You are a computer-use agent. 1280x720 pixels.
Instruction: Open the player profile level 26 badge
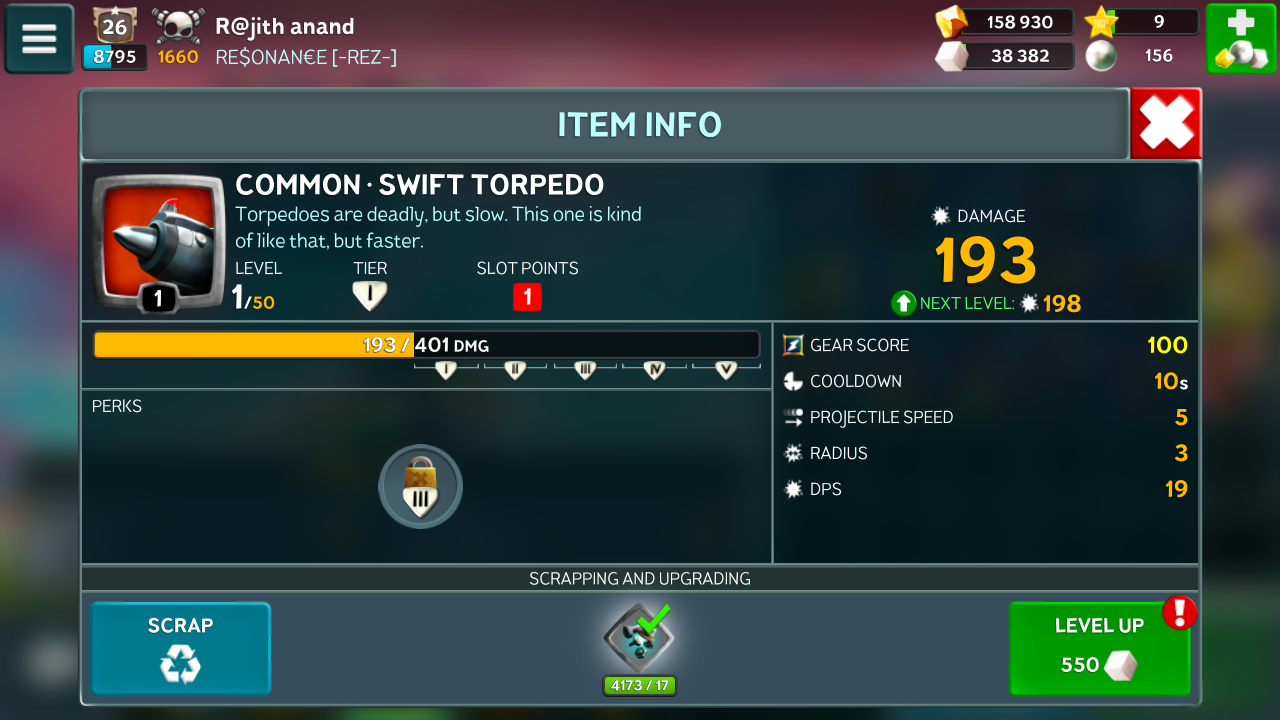pos(115,26)
